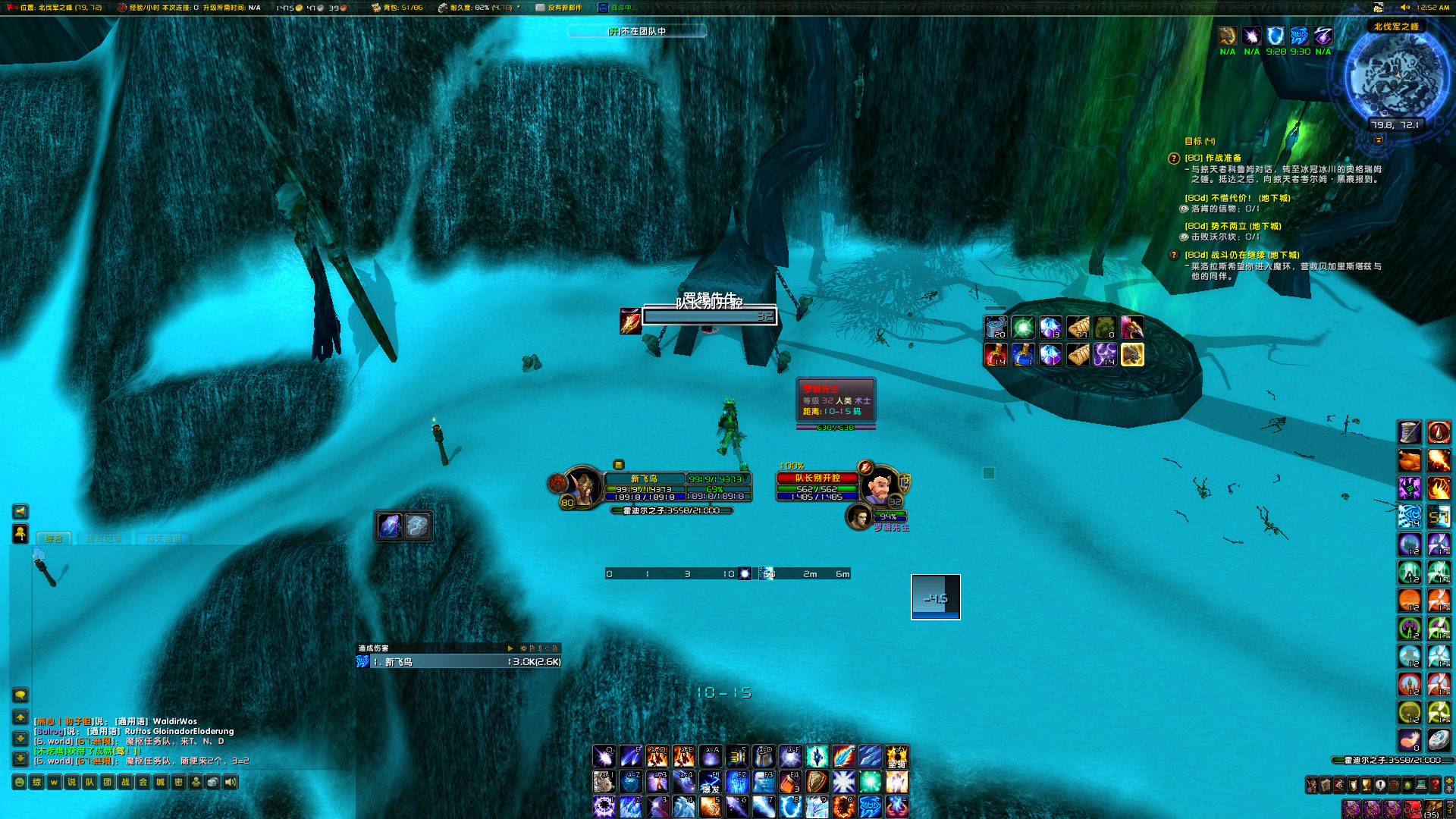
Task: Toggle the 团 raid chat channel button
Action: coord(105,782)
